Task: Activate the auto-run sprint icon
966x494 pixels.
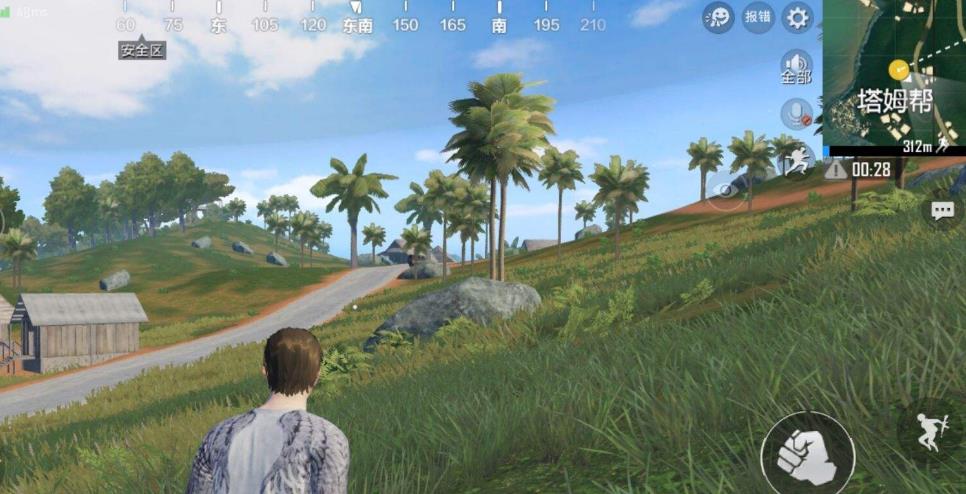Action: point(796,160)
